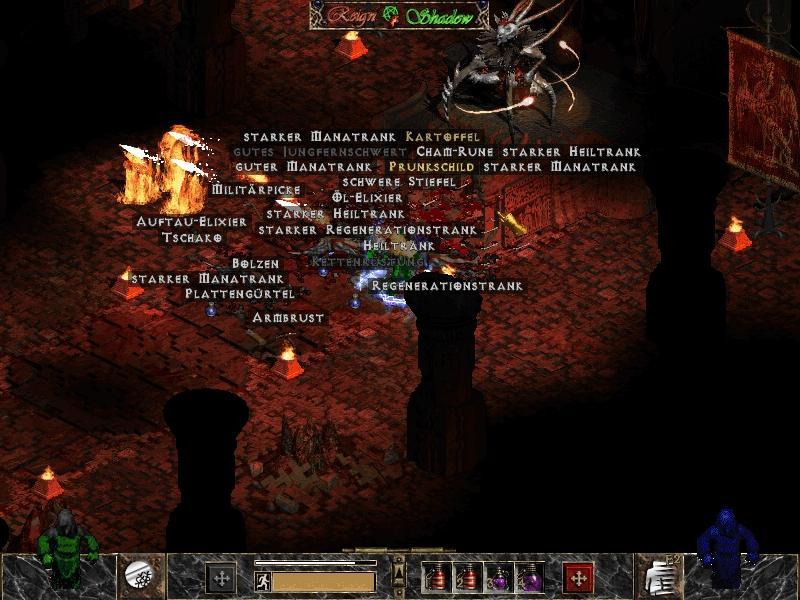Toggle the run/walk running man button
The width and height of the screenshot is (800, 600).
click(262, 580)
